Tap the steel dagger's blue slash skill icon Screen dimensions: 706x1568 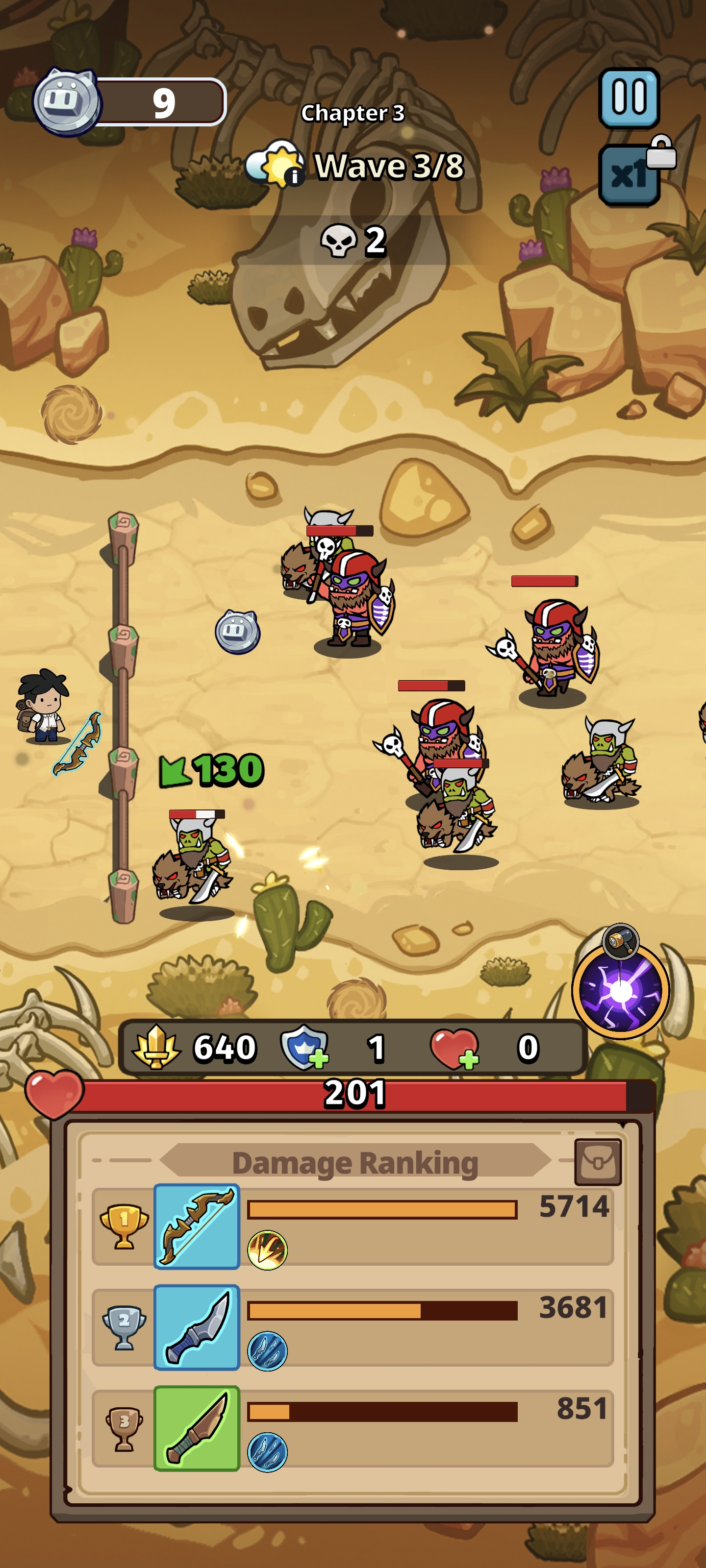[x=267, y=1351]
